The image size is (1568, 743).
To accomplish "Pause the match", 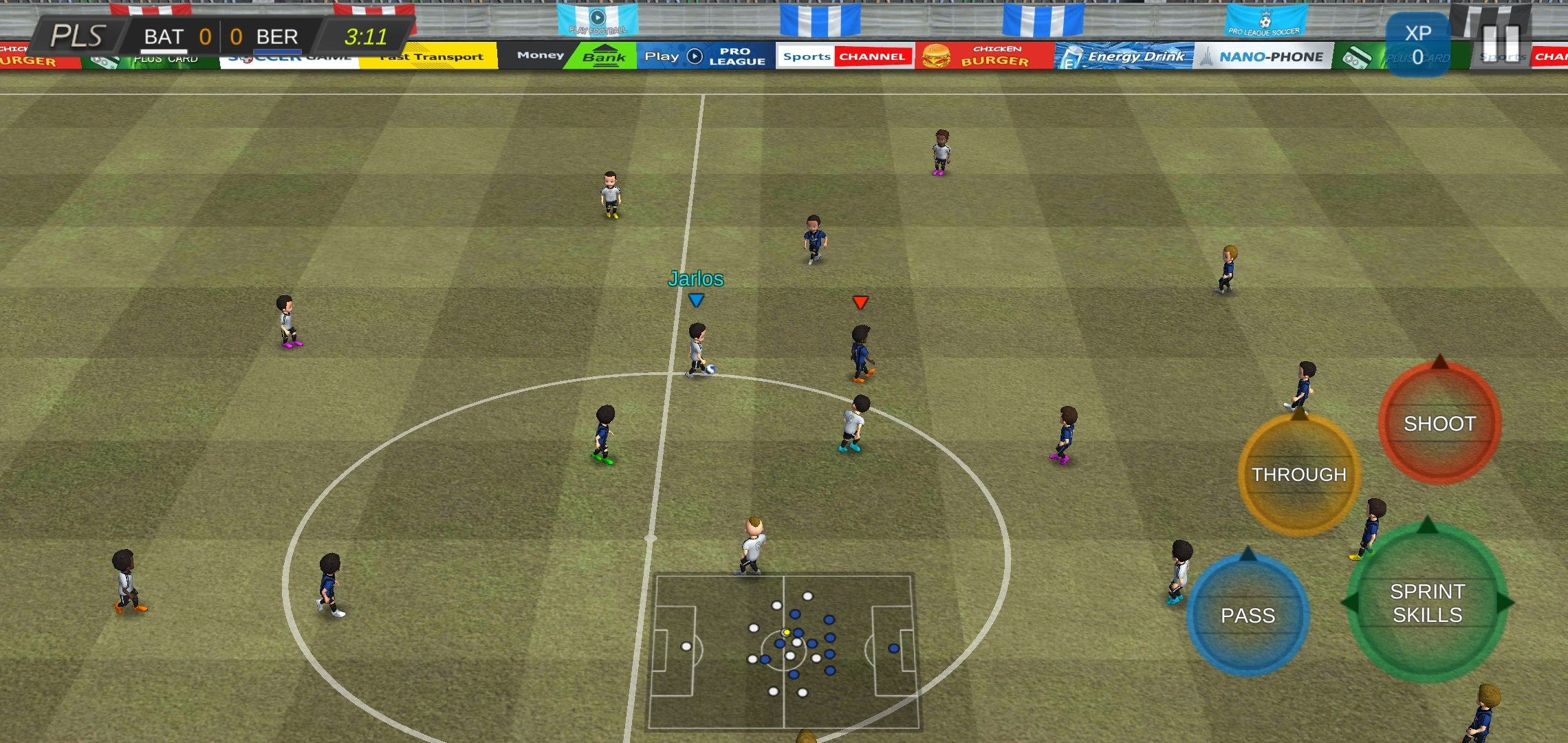I will [1501, 43].
